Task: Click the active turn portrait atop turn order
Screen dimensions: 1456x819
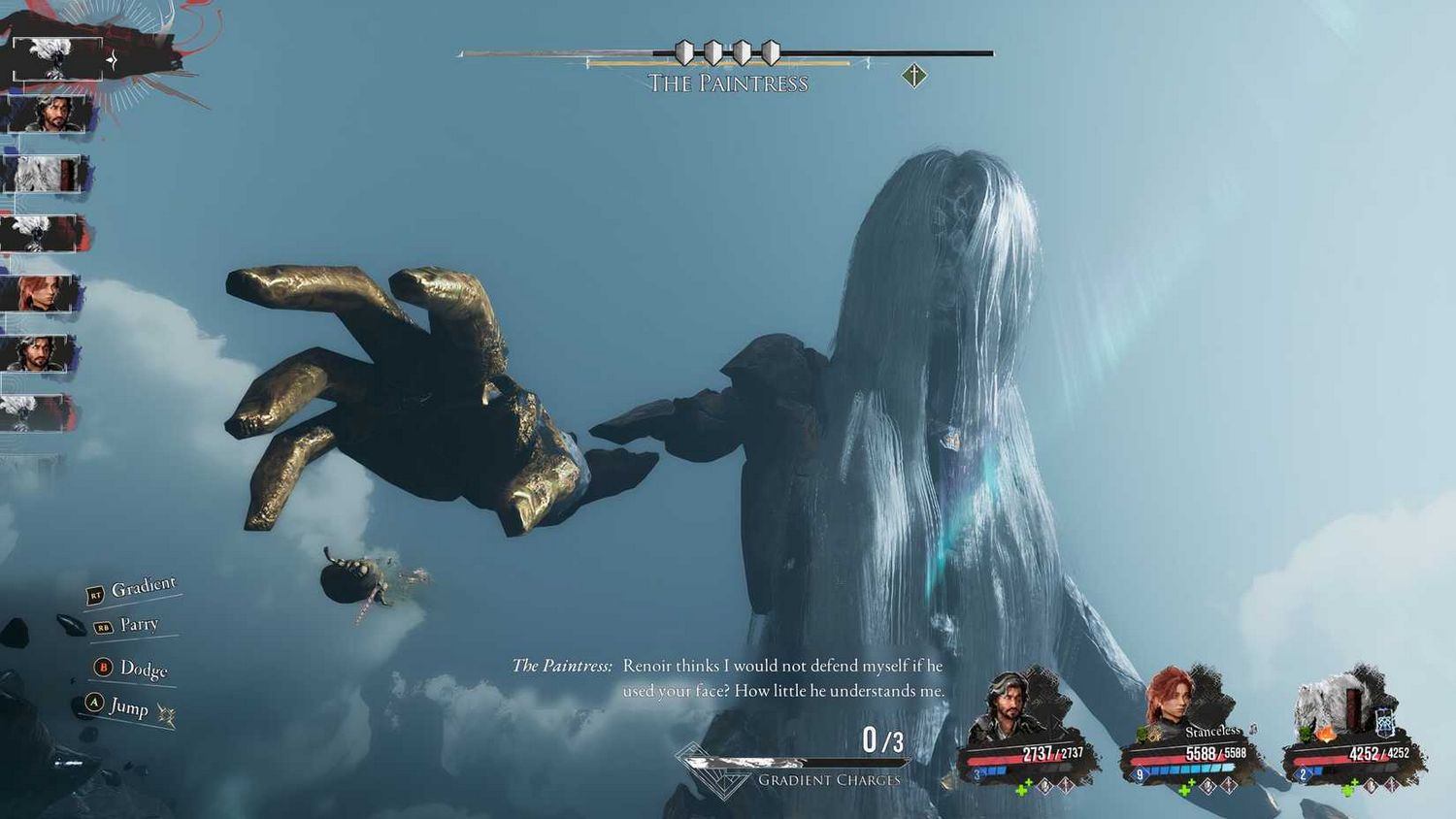Action: click(x=58, y=58)
